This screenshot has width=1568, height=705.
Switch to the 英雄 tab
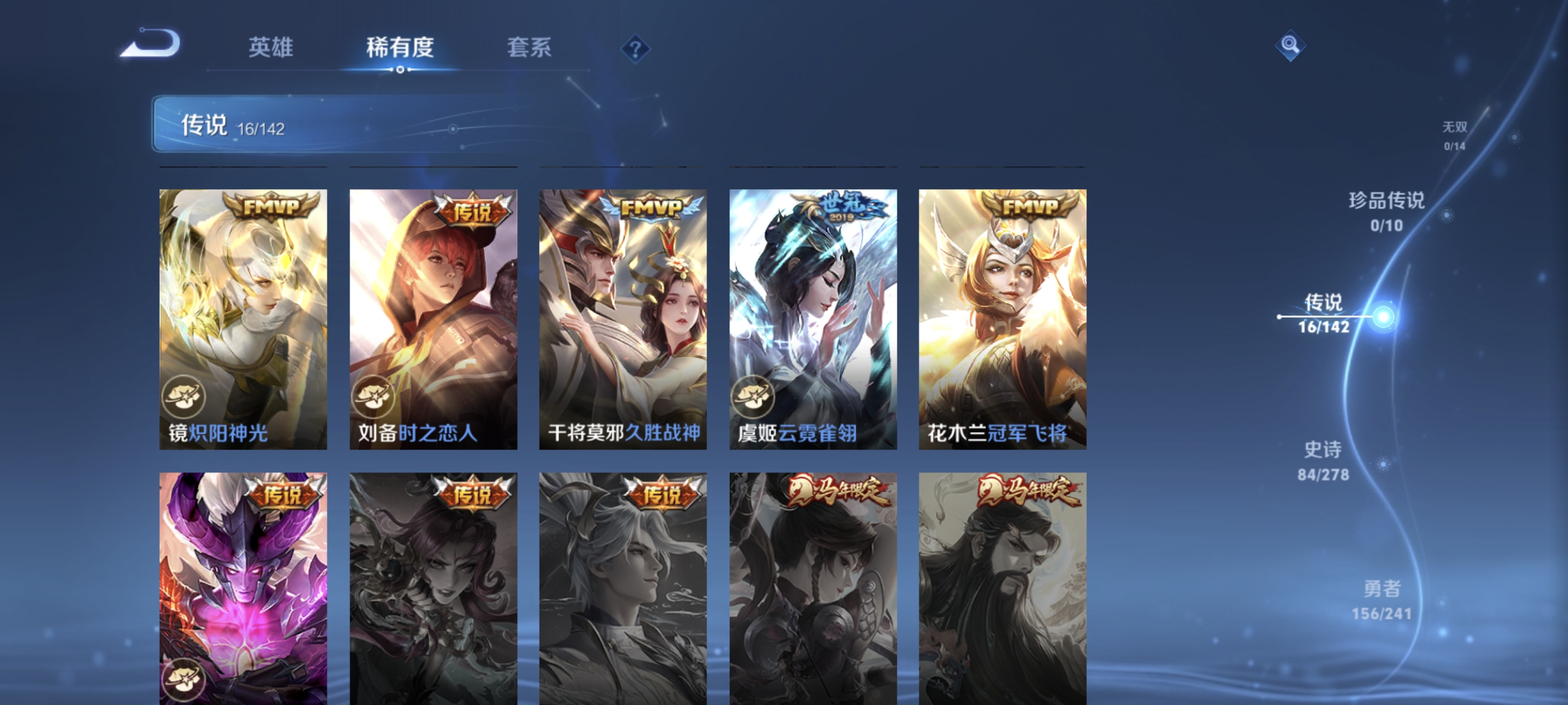click(x=271, y=48)
